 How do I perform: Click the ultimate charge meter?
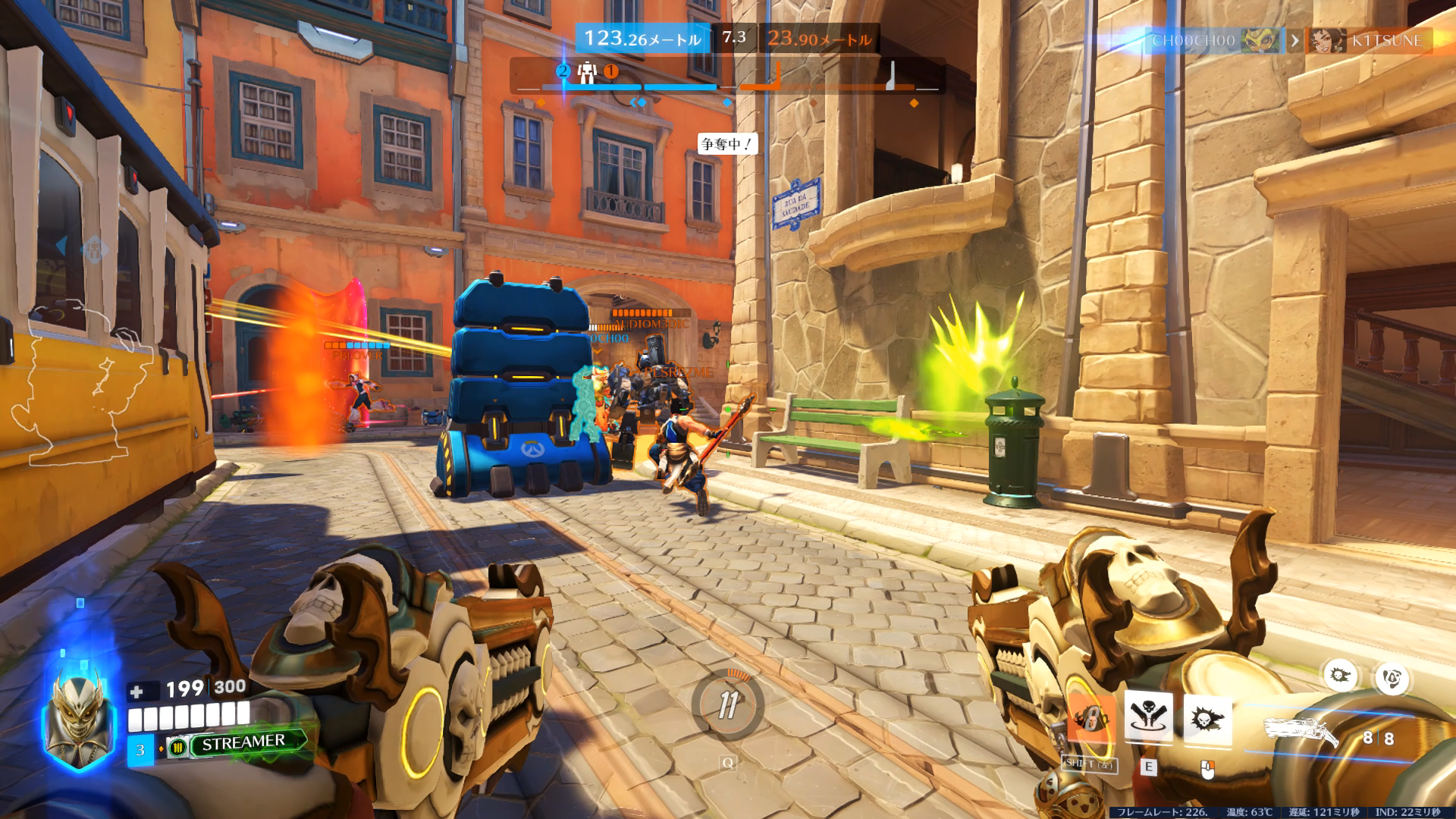(727, 705)
